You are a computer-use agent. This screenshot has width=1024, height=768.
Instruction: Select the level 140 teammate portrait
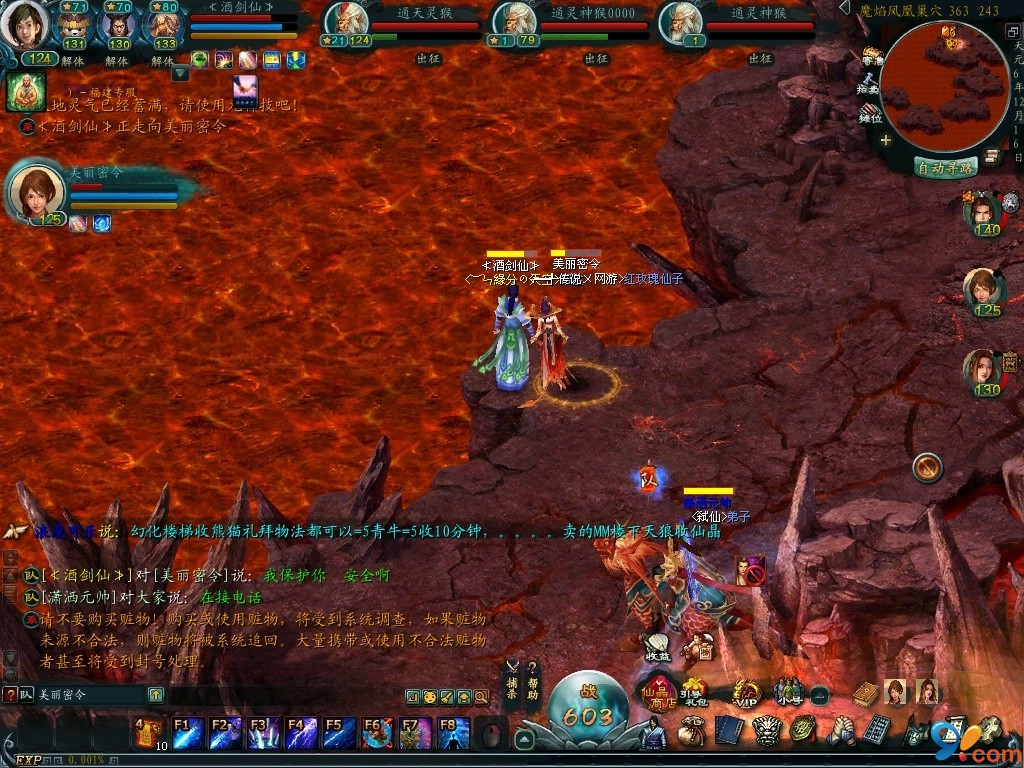(x=984, y=210)
